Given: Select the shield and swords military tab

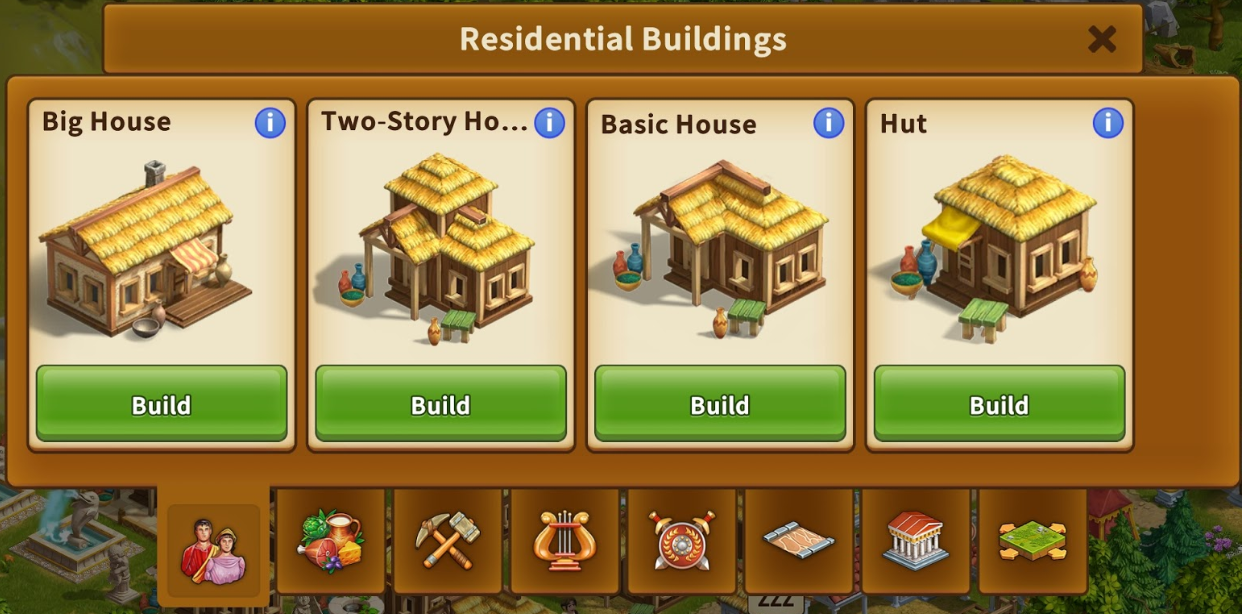Looking at the screenshot, I should pyautogui.click(x=682, y=541).
